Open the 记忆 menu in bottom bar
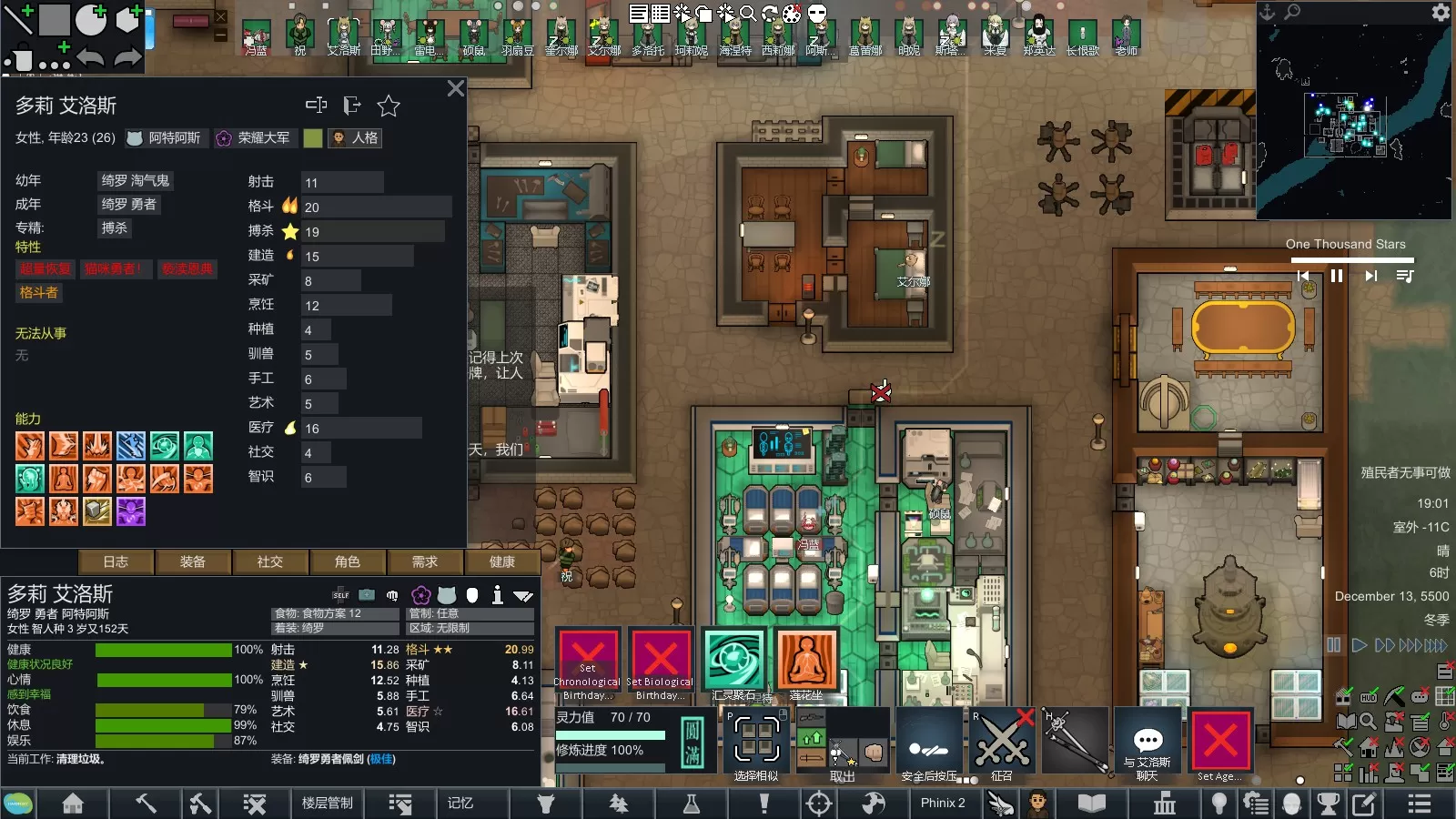 pos(460,804)
